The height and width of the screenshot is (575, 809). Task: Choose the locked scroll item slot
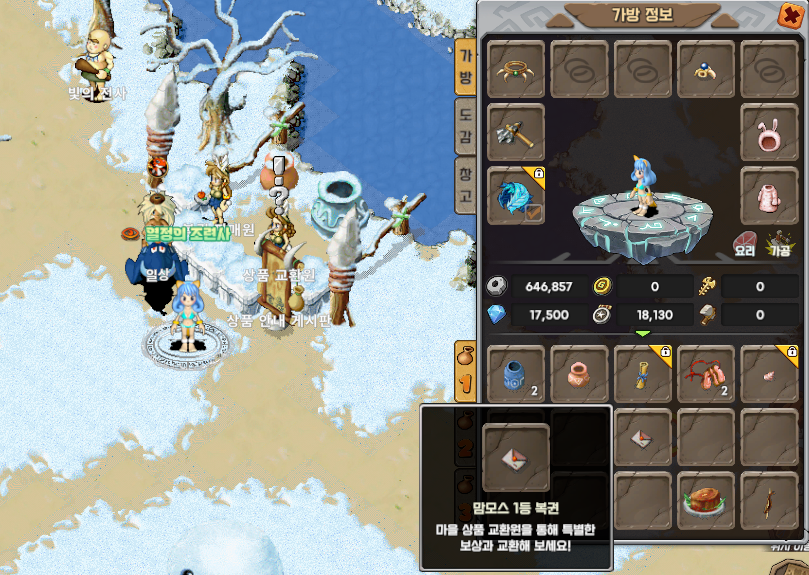642,374
